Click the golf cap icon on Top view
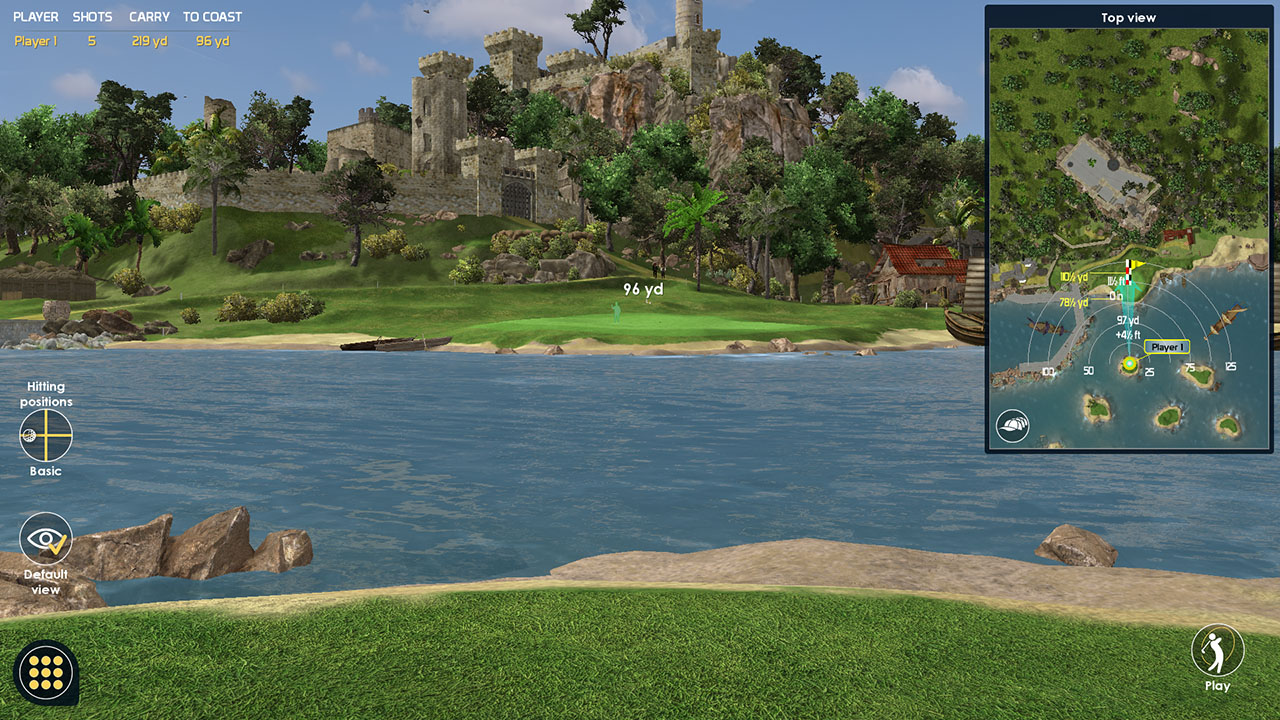 [x=1013, y=427]
